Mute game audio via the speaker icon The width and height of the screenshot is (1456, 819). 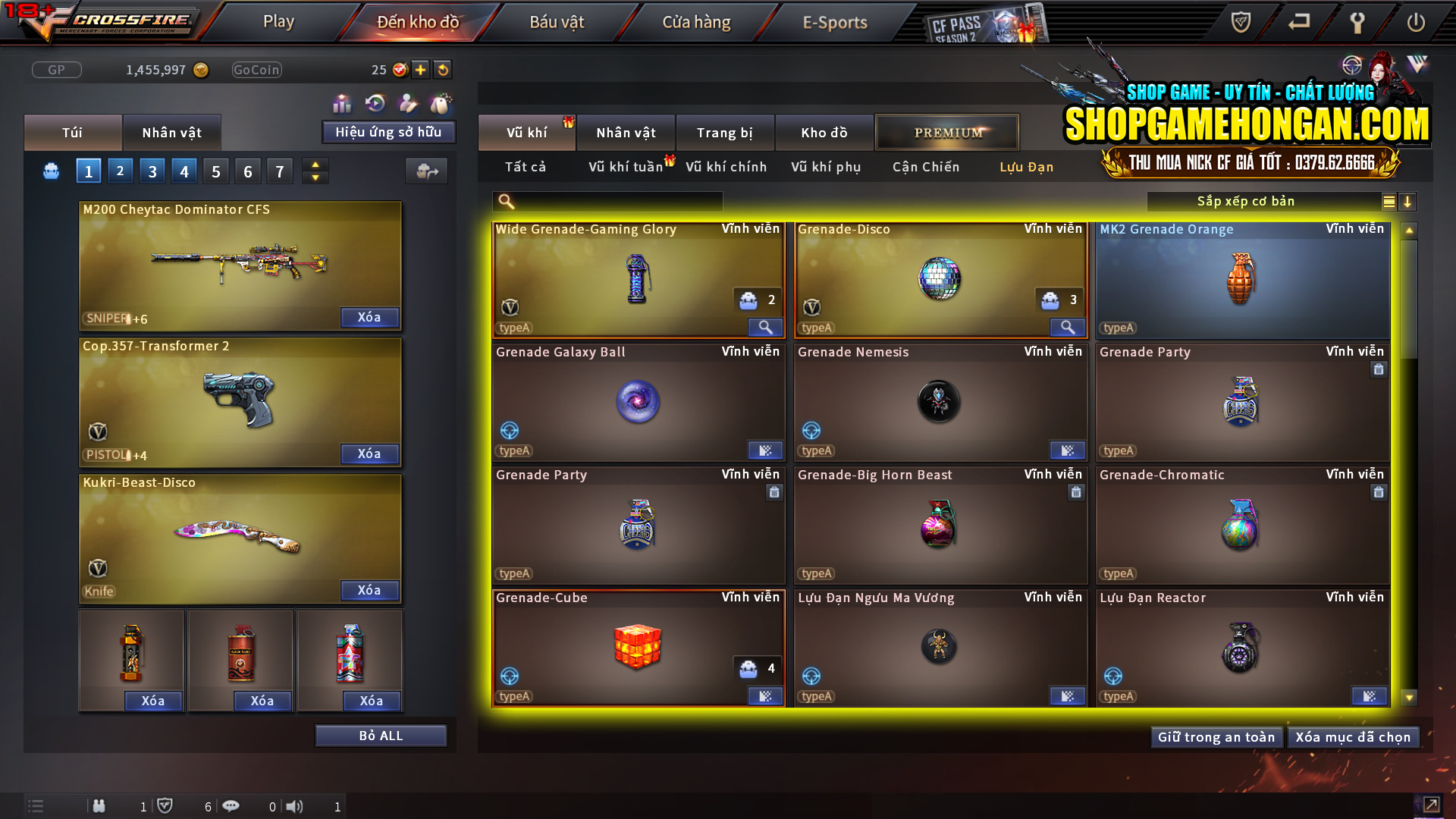[295, 806]
